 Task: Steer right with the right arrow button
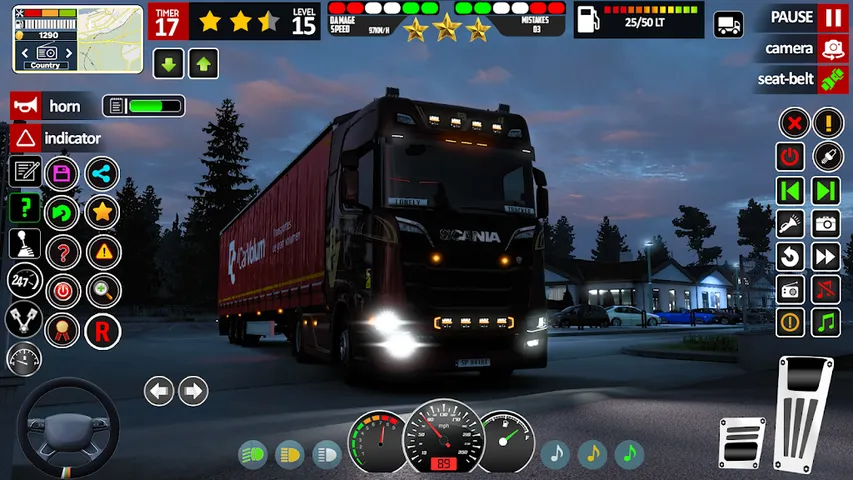click(193, 390)
